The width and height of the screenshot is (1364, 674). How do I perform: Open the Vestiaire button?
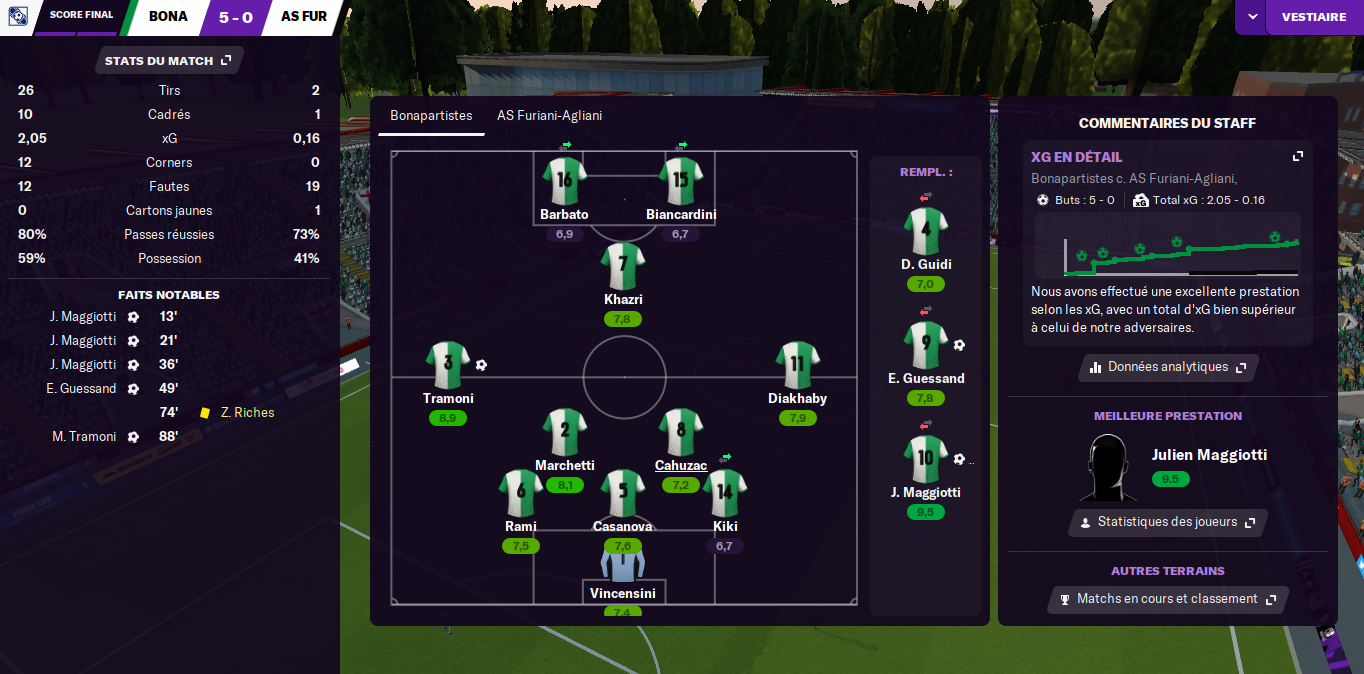point(1313,17)
